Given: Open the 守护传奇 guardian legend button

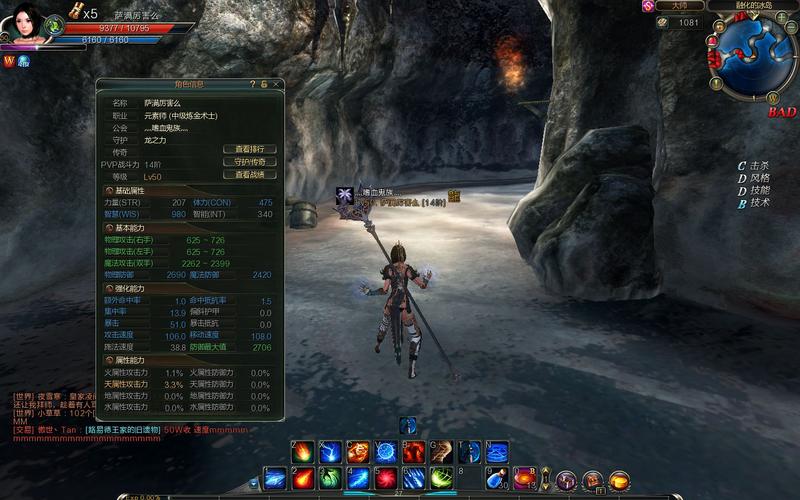Looking at the screenshot, I should click(x=249, y=162).
